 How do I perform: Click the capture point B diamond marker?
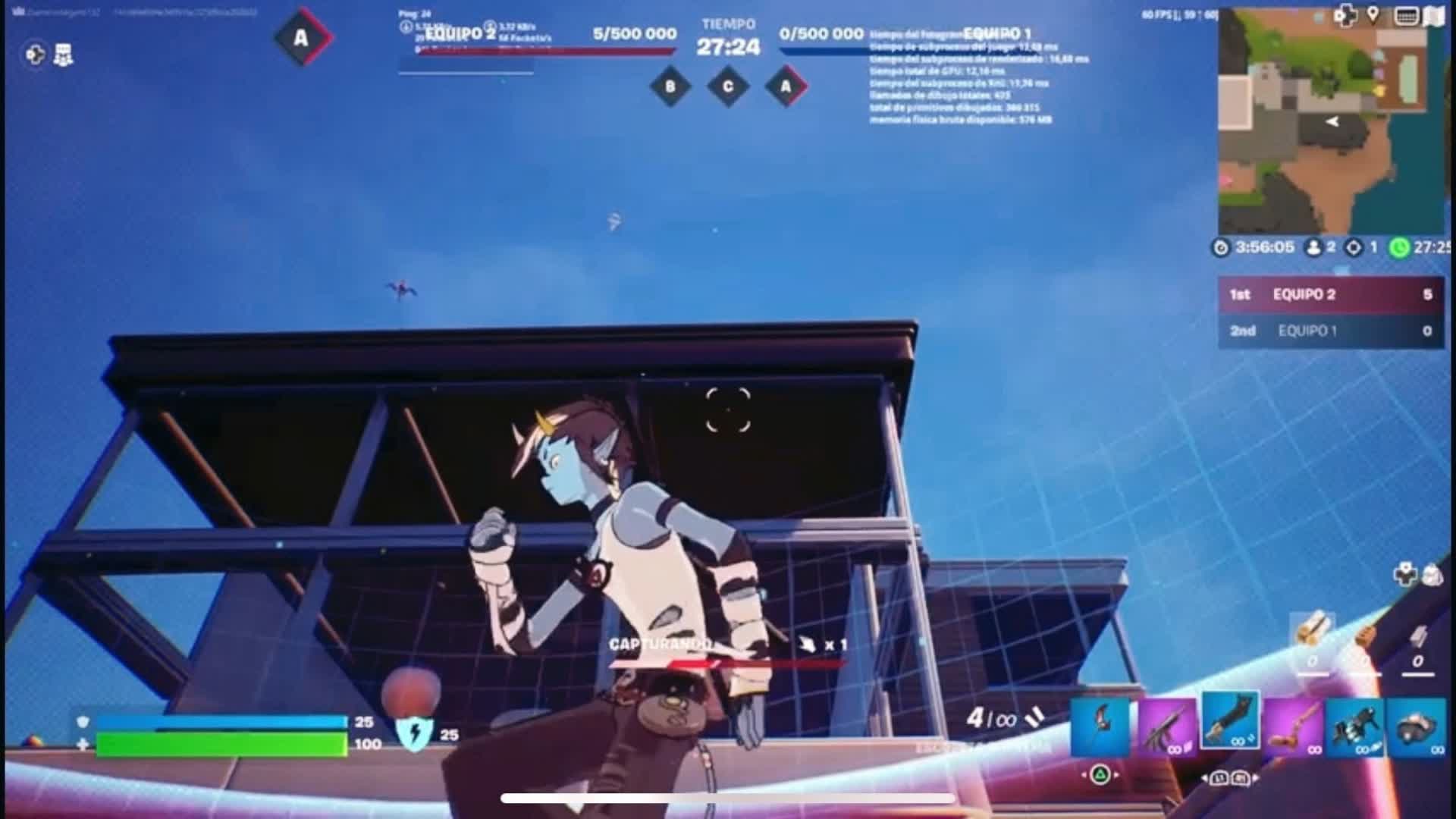pyautogui.click(x=670, y=86)
